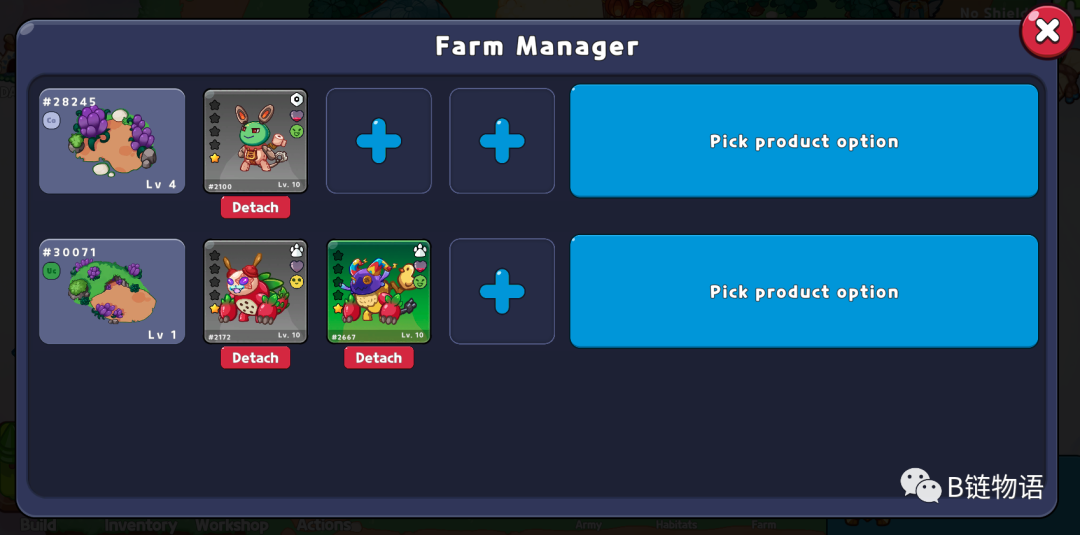
Task: Select the green-background creature card #2667
Action: pos(378,292)
